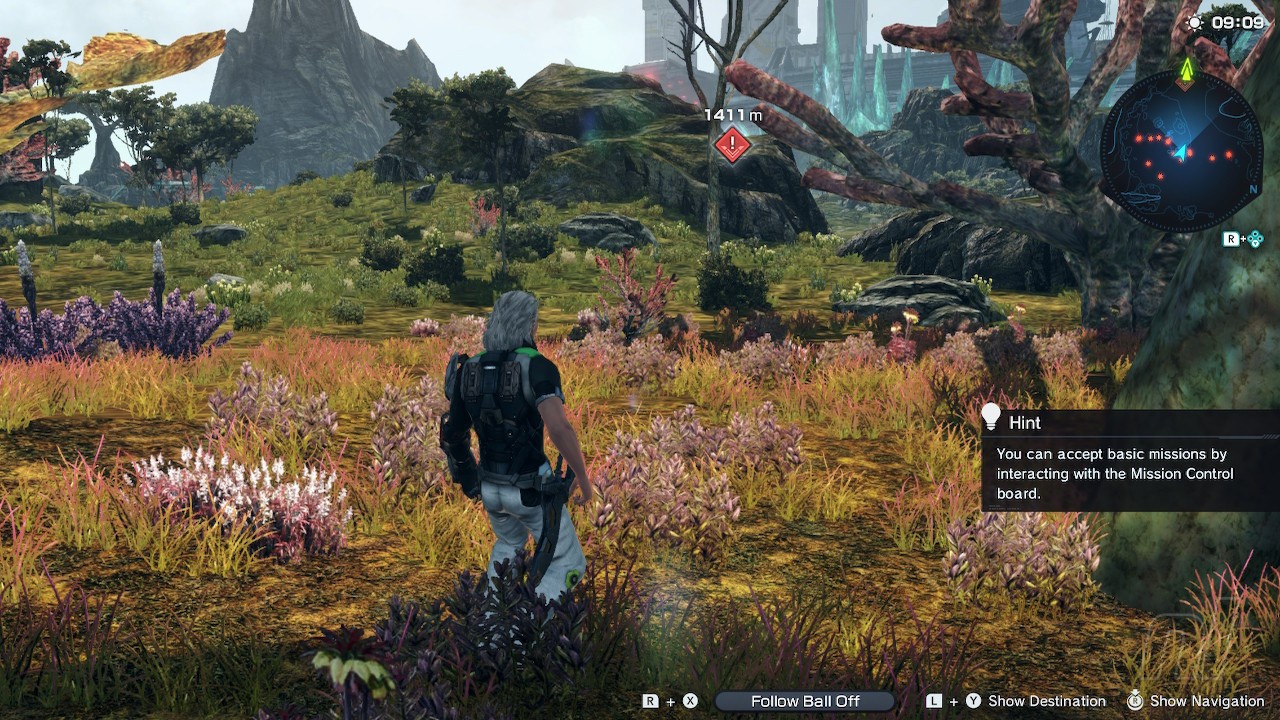Select the red quest destination marker
Image resolution: width=1280 pixels, height=720 pixels.
point(732,145)
